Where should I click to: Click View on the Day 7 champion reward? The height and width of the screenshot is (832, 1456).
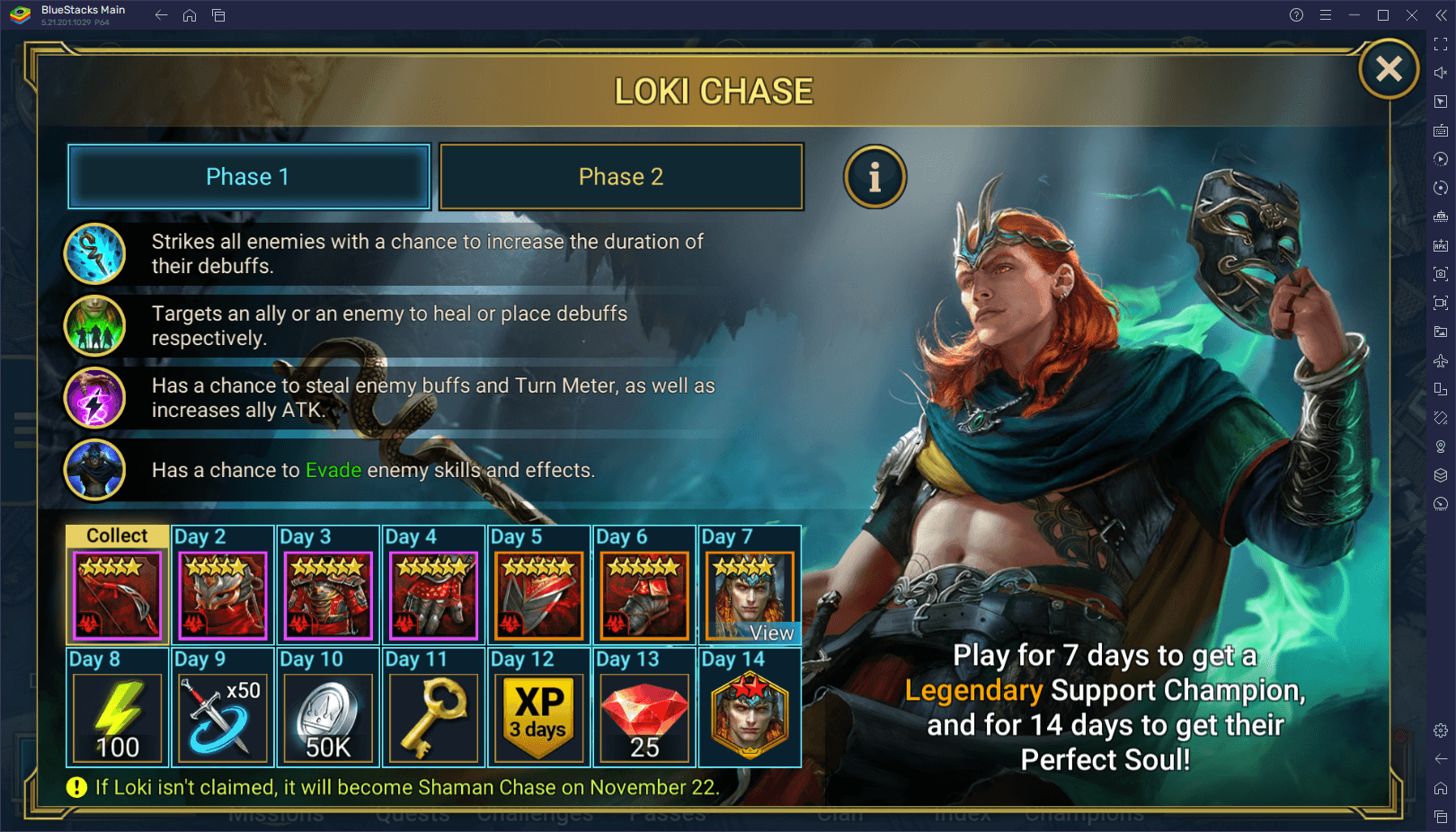[x=771, y=633]
